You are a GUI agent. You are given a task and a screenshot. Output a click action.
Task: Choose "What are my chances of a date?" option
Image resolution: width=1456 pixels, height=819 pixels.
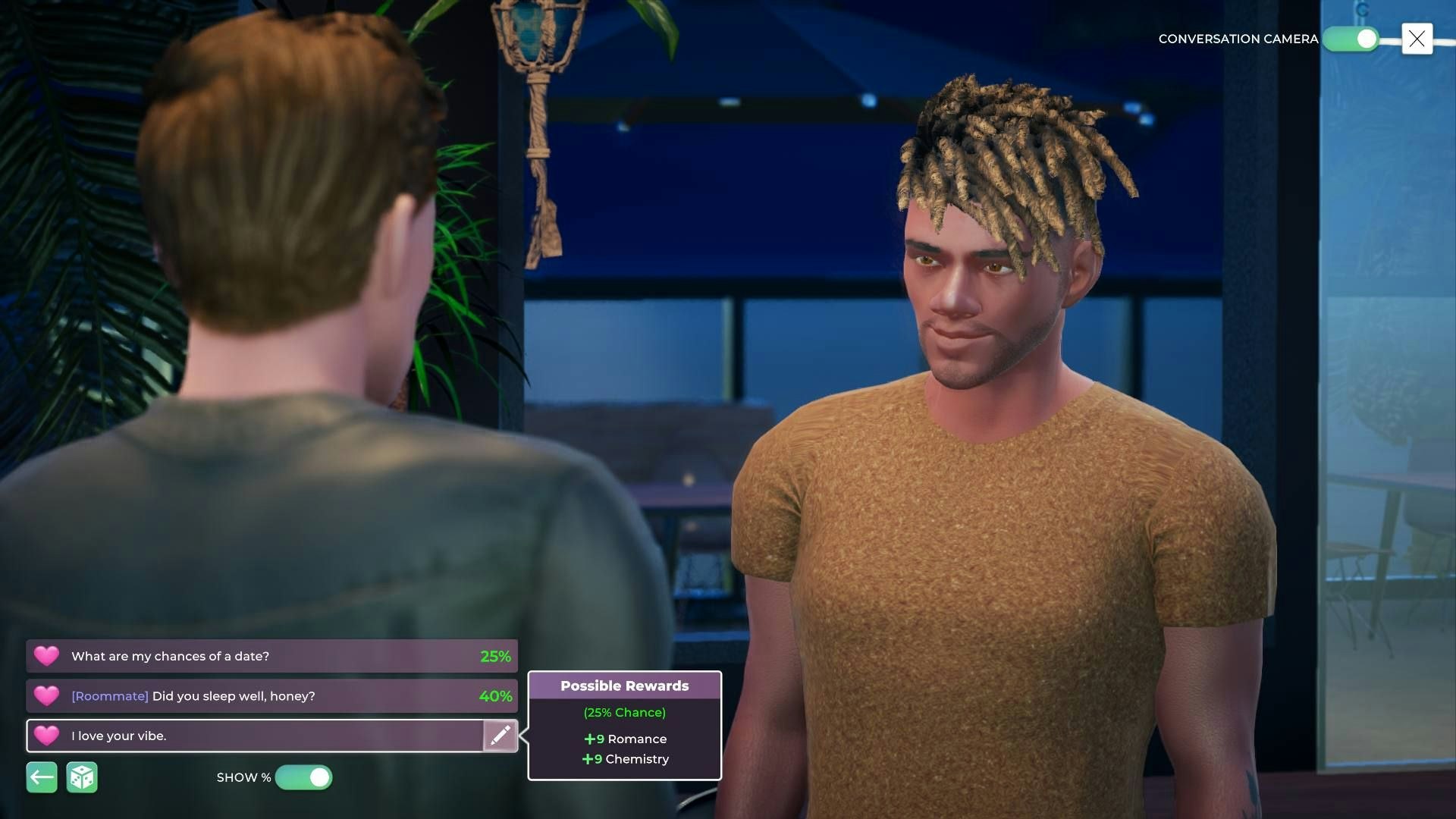[x=227, y=656]
